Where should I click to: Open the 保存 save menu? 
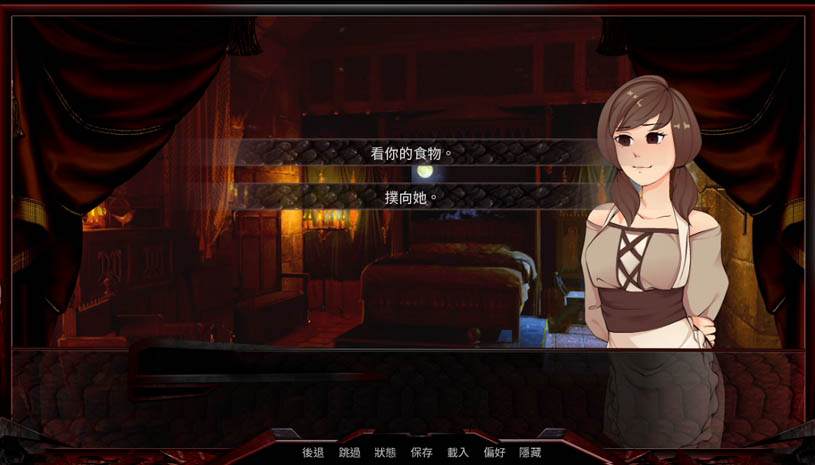tap(421, 453)
